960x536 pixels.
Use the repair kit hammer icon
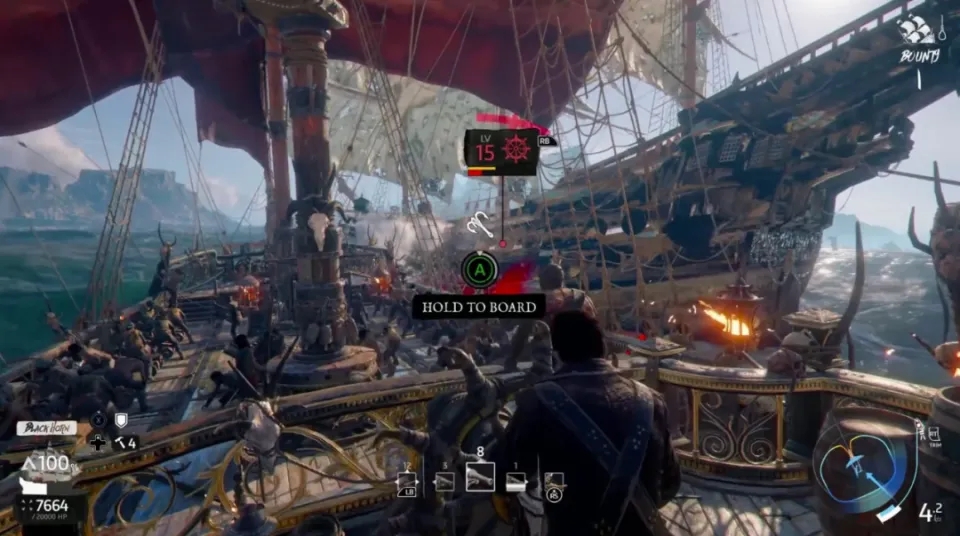click(119, 441)
